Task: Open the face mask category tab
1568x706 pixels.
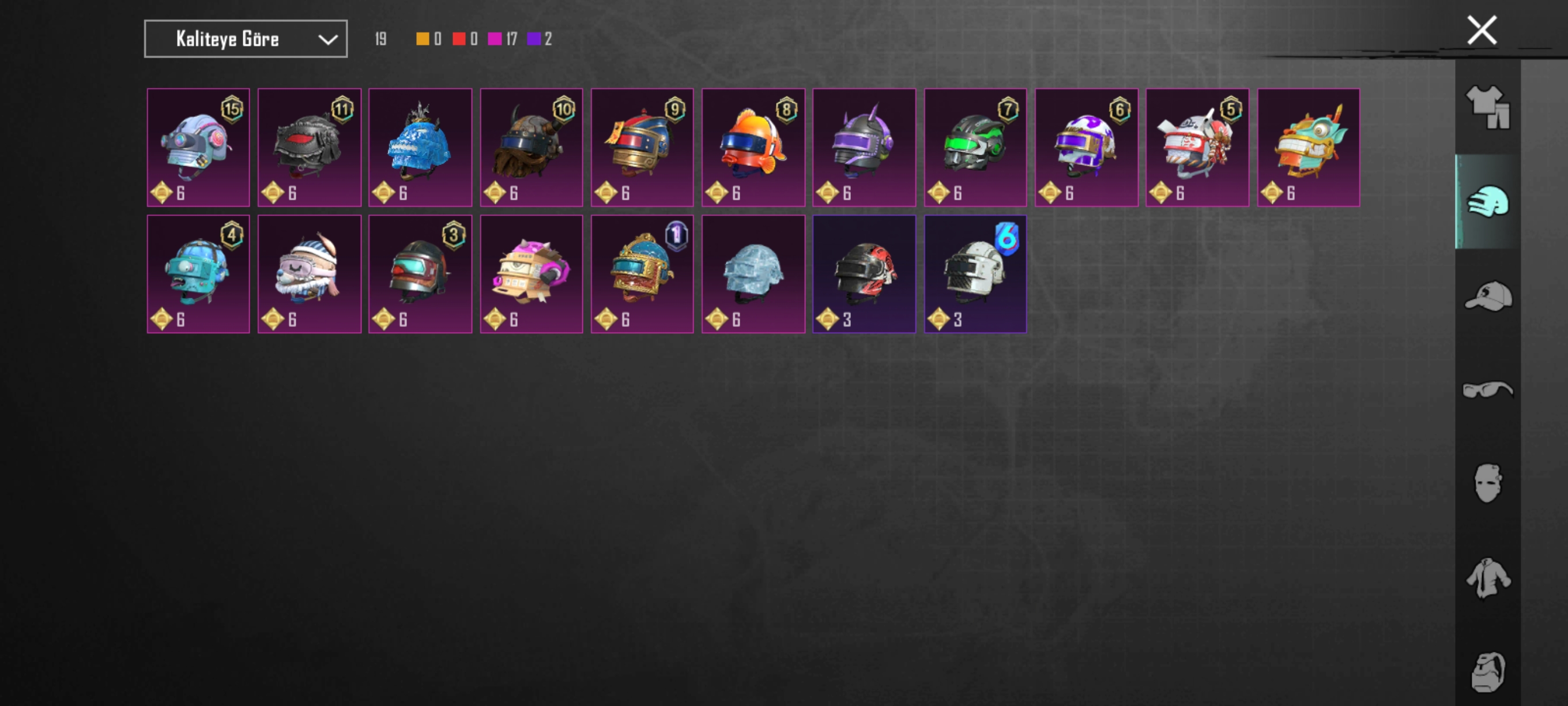Action: click(1487, 483)
